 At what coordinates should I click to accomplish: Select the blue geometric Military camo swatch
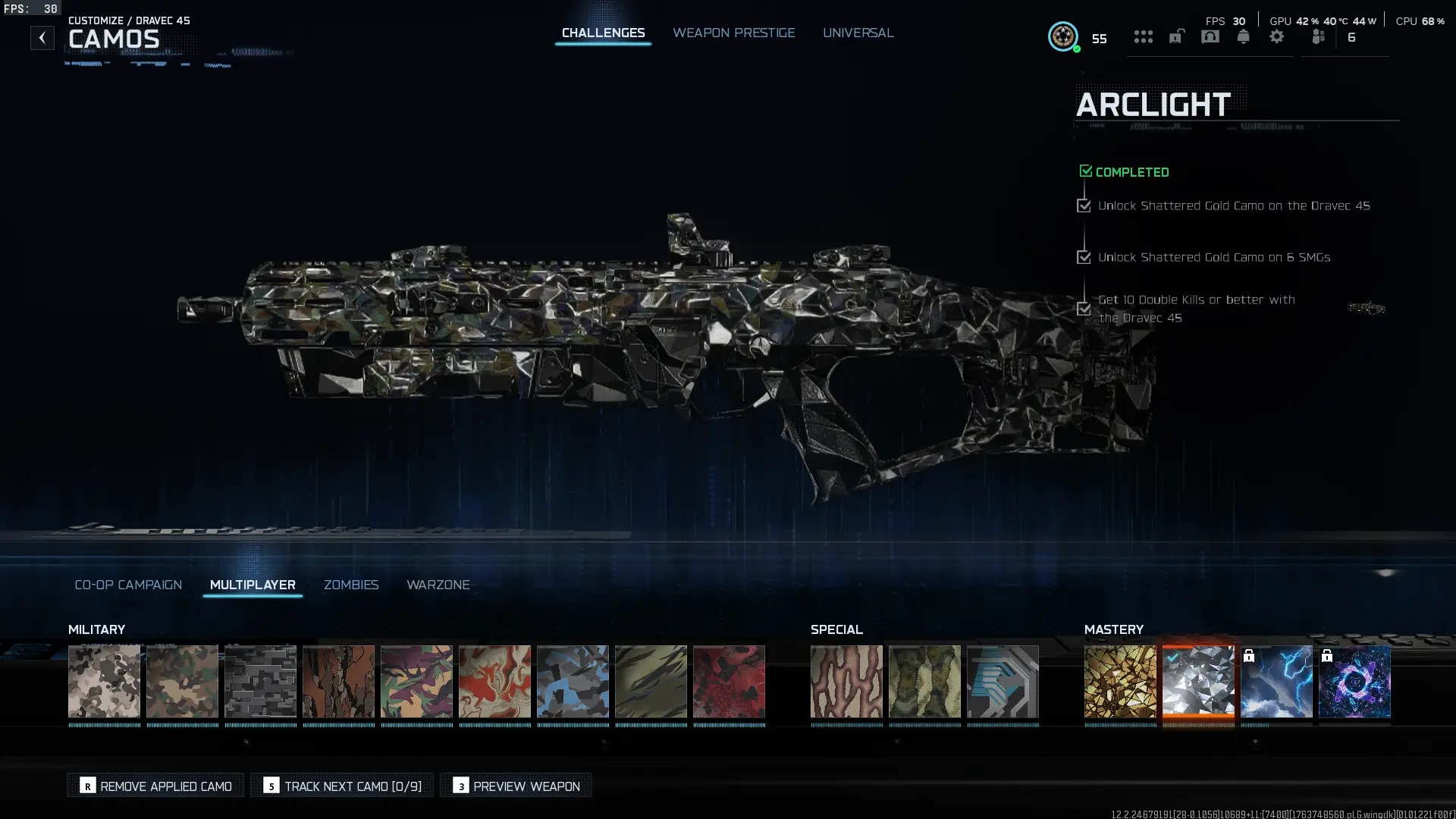[573, 681]
